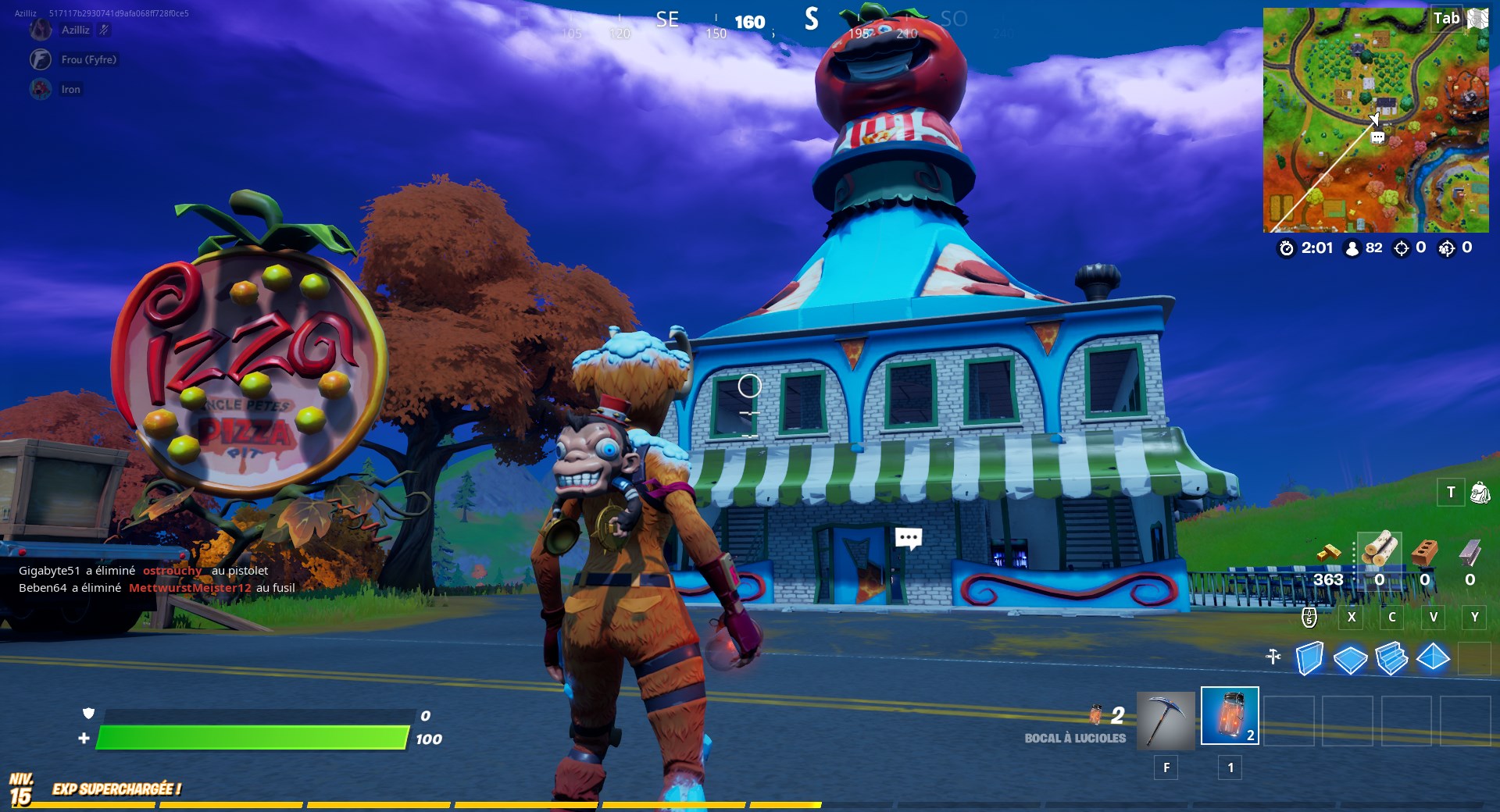
Task: Click the edit tool hammer-wrench icon
Action: pos(1273,658)
